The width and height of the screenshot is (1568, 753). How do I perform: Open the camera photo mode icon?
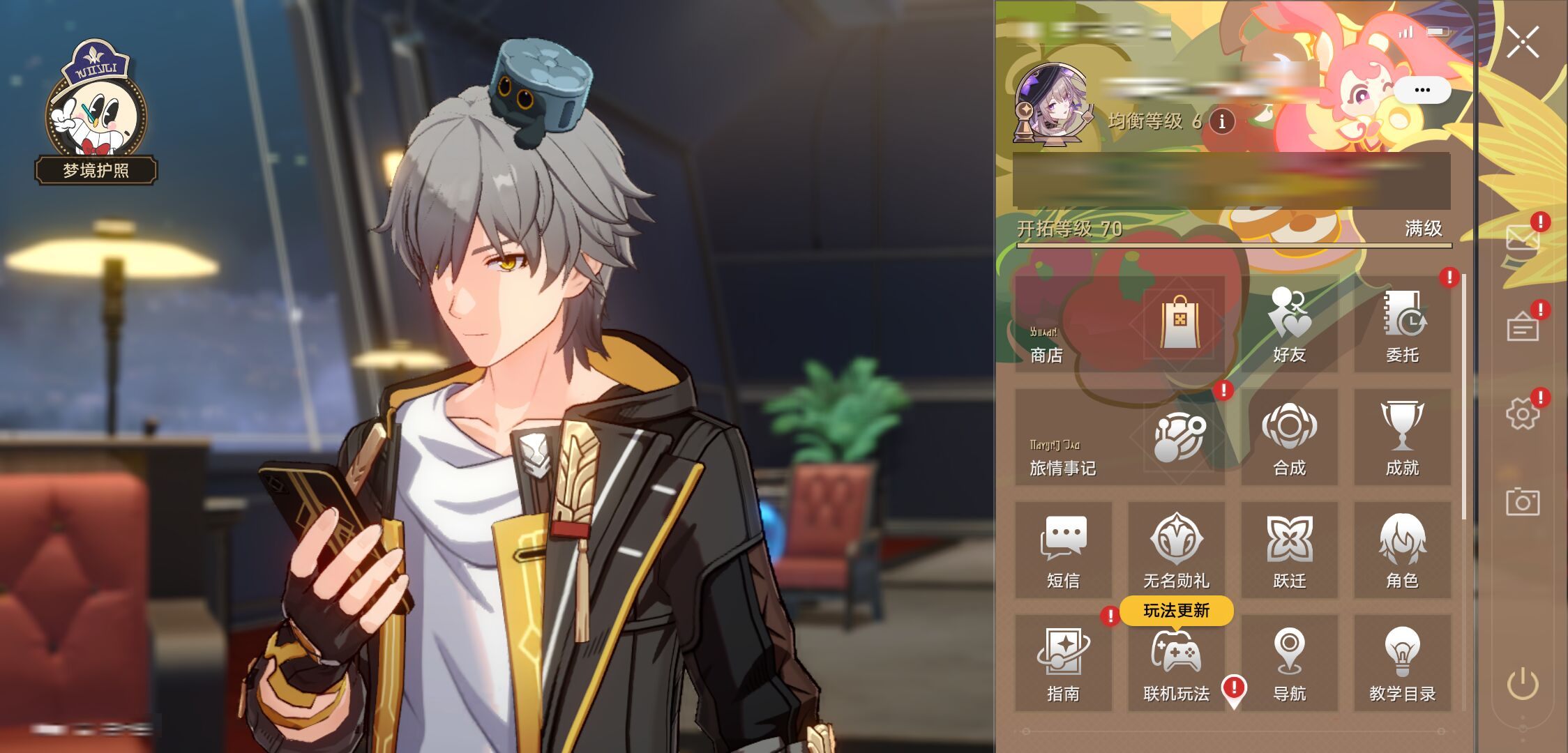[x=1522, y=502]
